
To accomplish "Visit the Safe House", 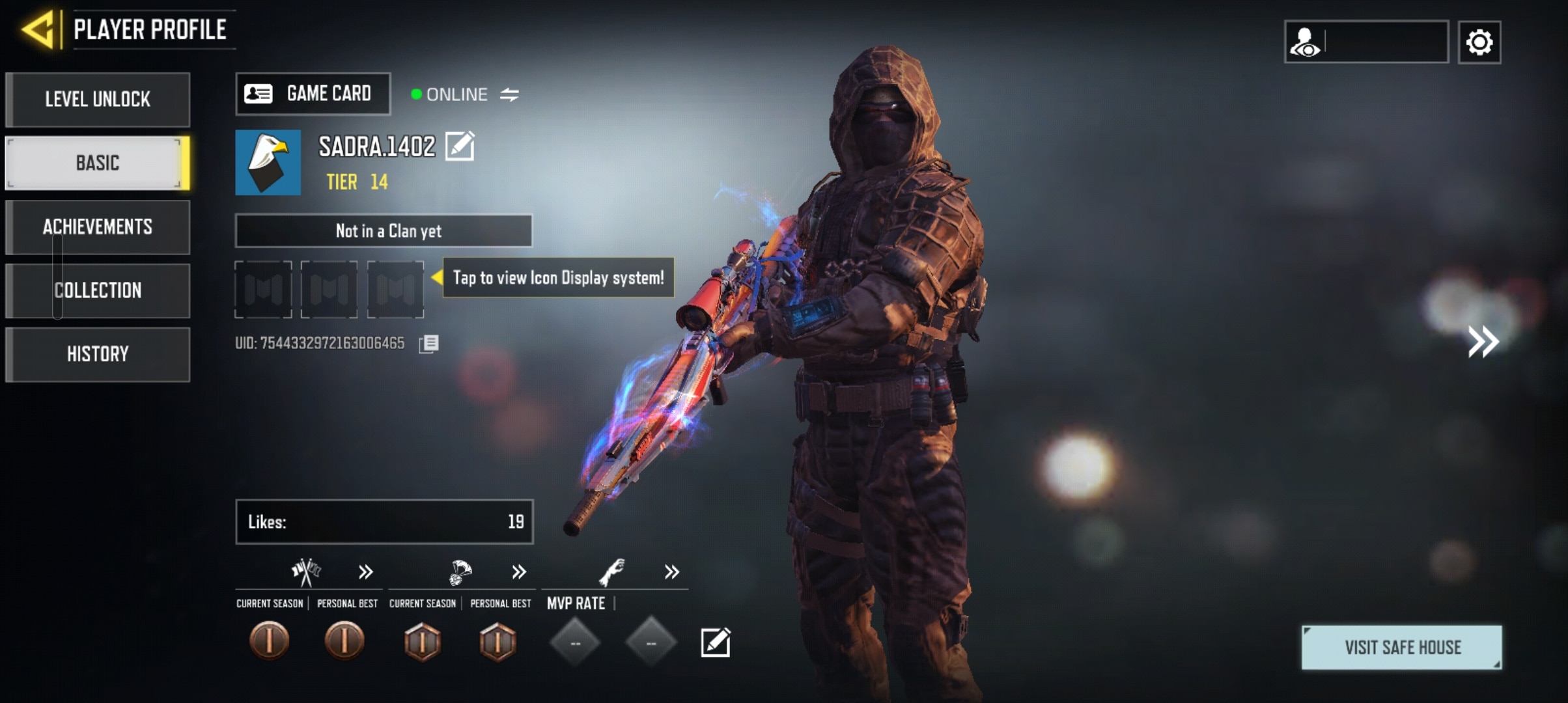I will (x=1402, y=648).
